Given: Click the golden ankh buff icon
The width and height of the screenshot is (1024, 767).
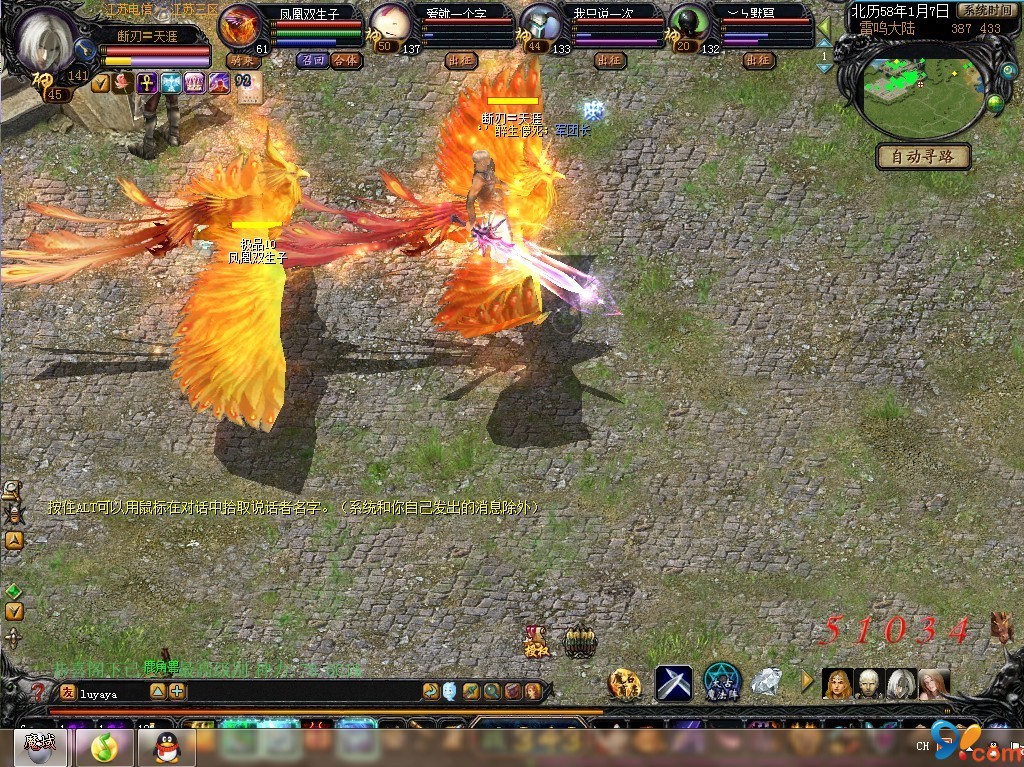Looking at the screenshot, I should click(x=147, y=84).
